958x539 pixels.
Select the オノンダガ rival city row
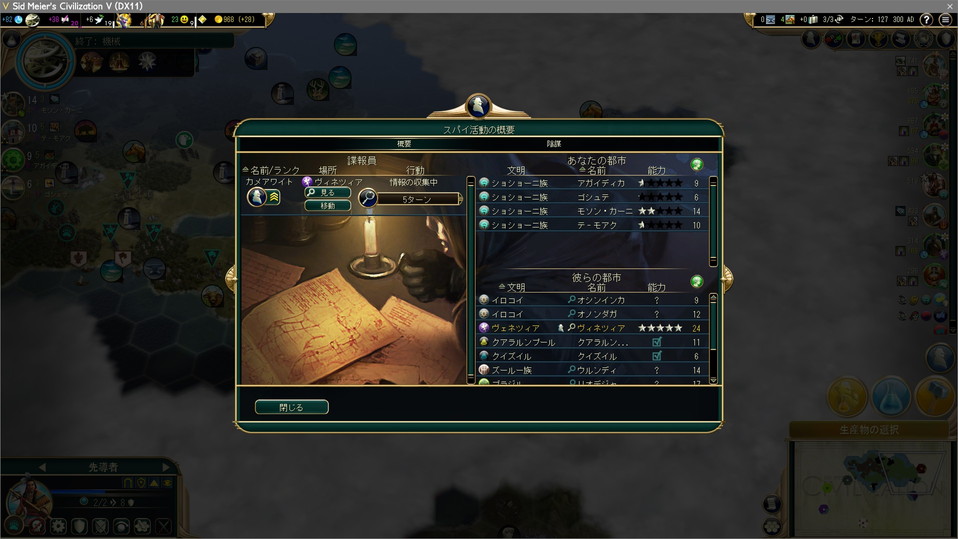pos(594,314)
